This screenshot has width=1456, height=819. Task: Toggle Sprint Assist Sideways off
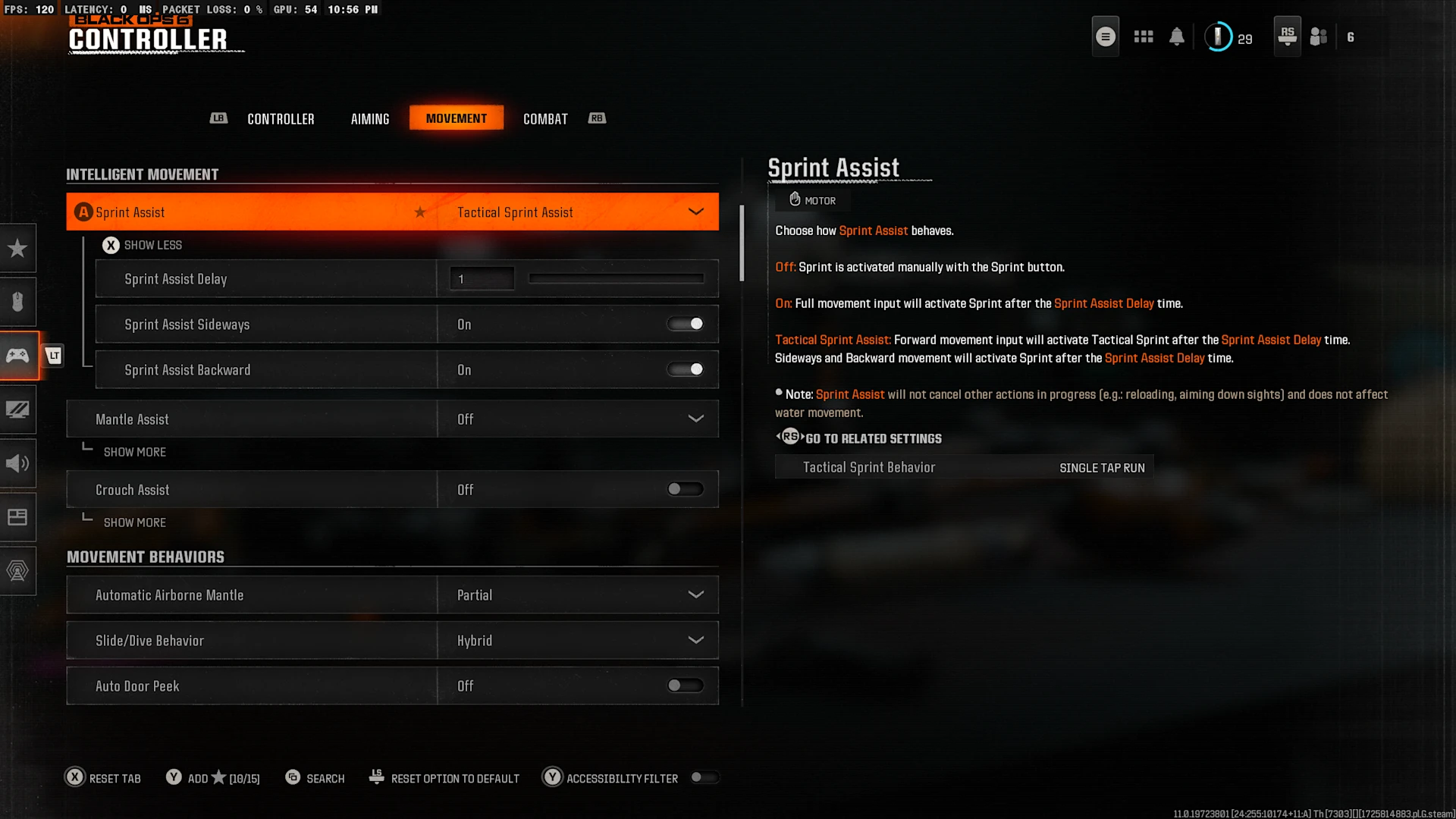coord(686,325)
